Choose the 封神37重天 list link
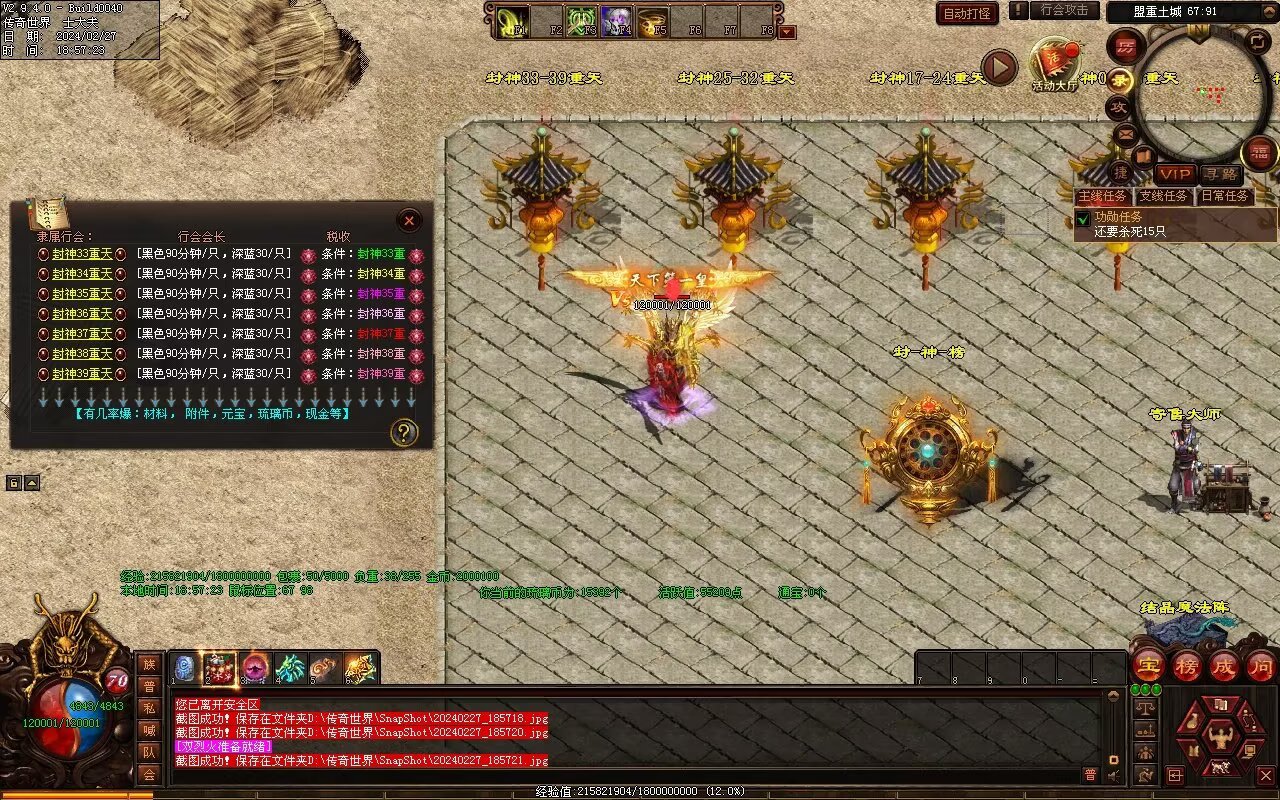 [x=82, y=334]
